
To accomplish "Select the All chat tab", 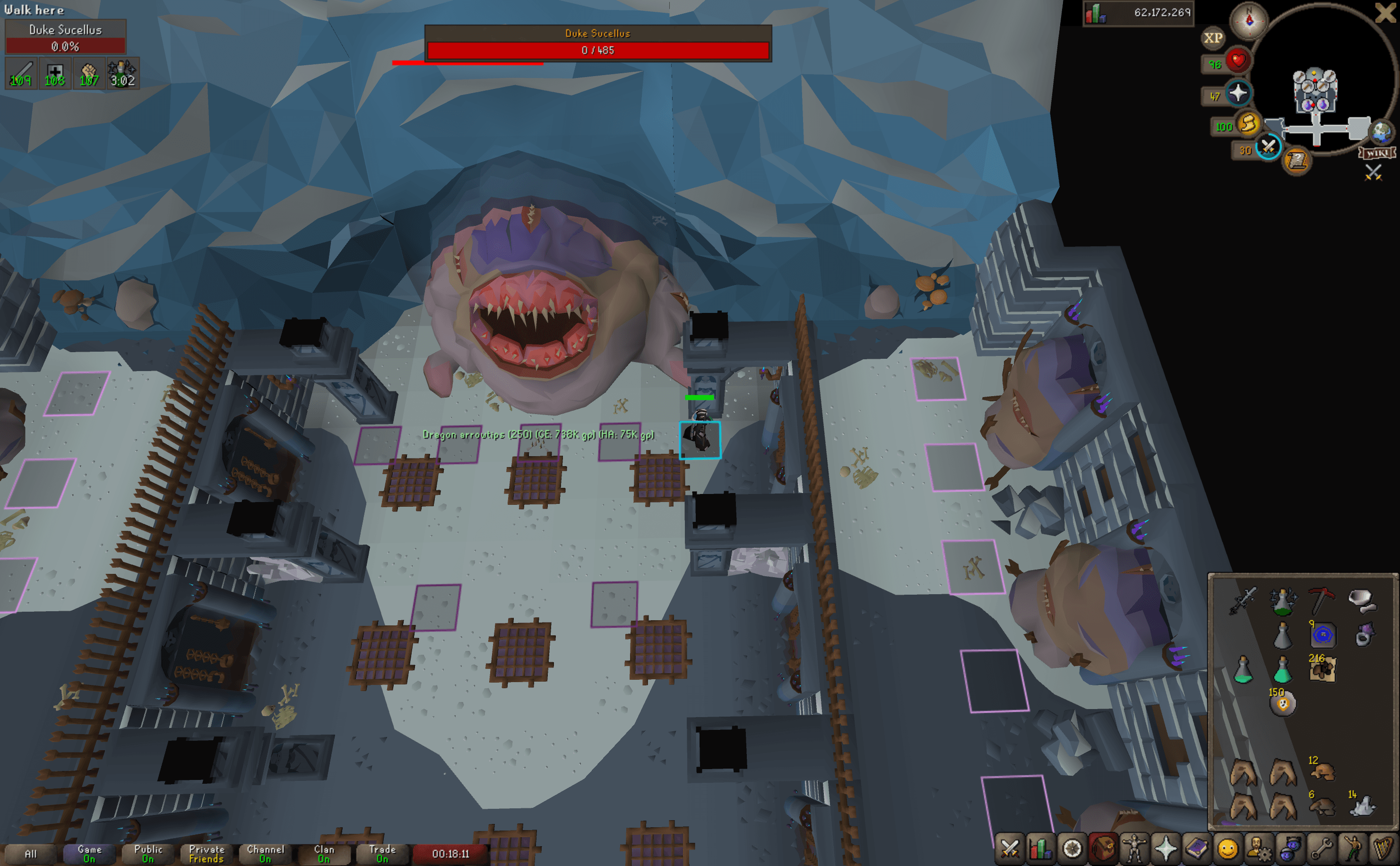I will [31, 853].
